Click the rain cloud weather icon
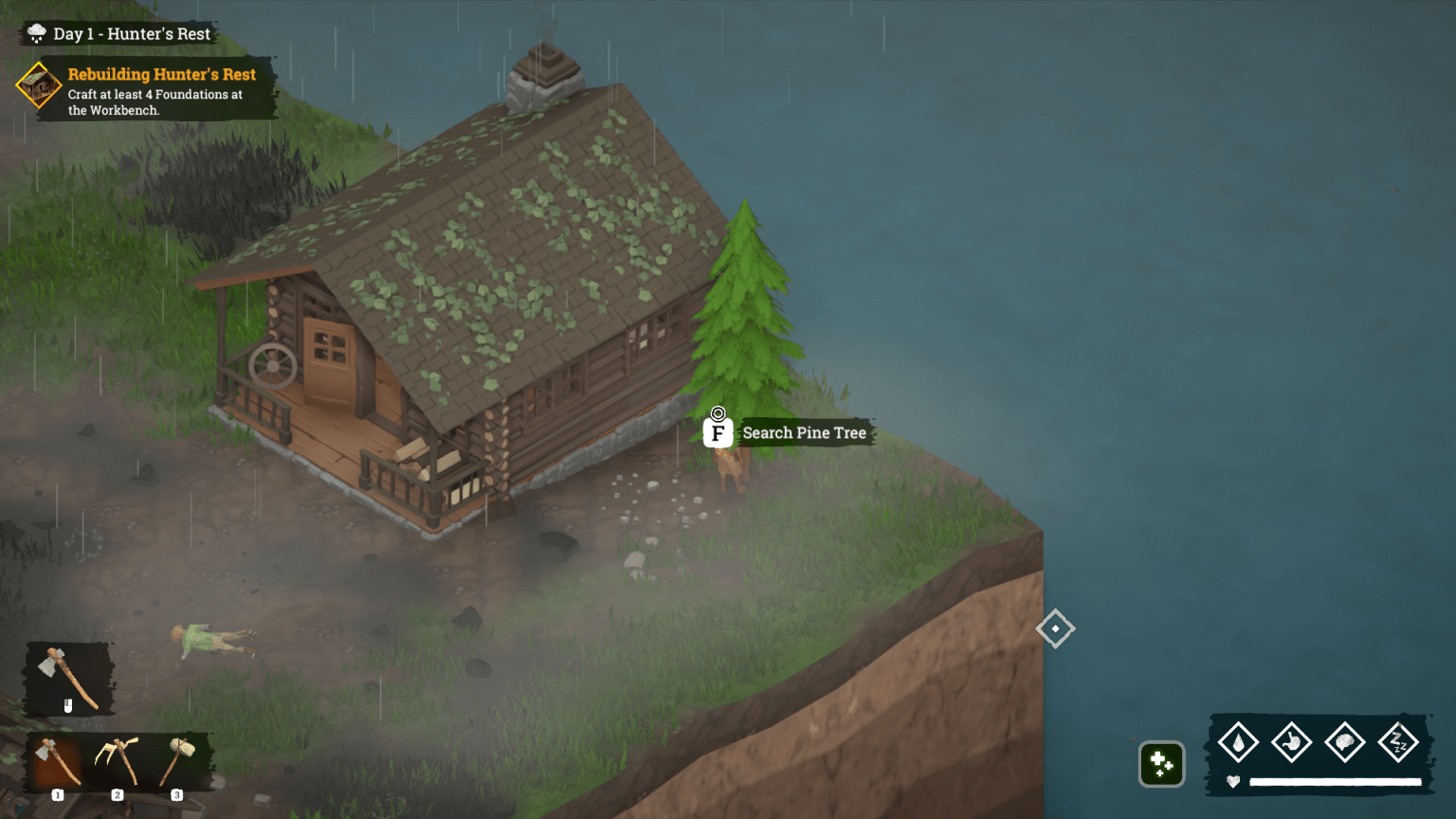1456x819 pixels. click(37, 34)
